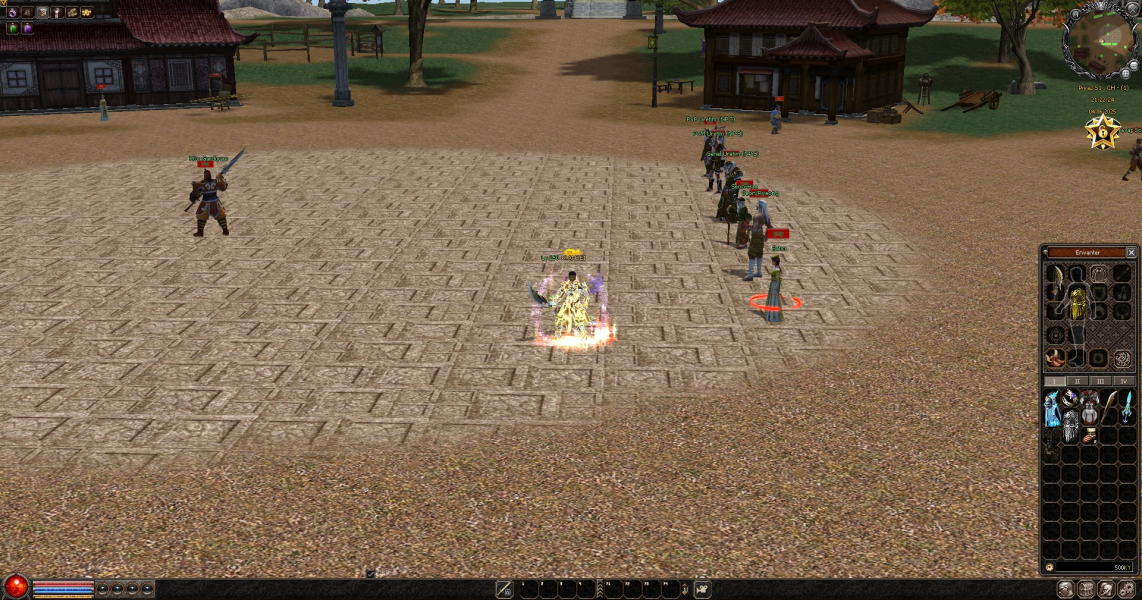Screen dimensions: 1142x600
Task: Open inventory tab III
Action: [x=1101, y=381]
